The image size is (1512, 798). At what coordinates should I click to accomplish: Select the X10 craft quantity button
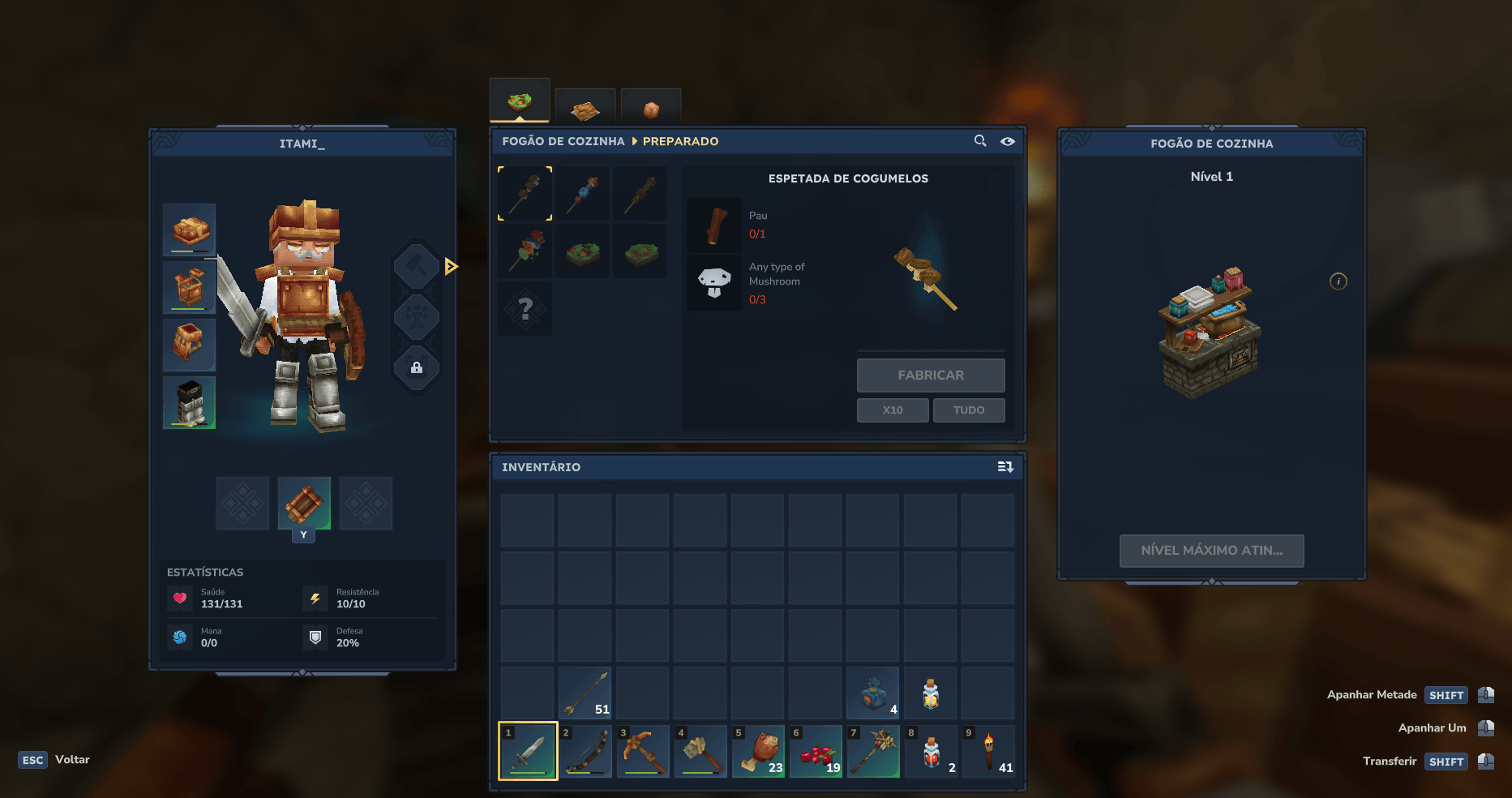click(x=892, y=410)
